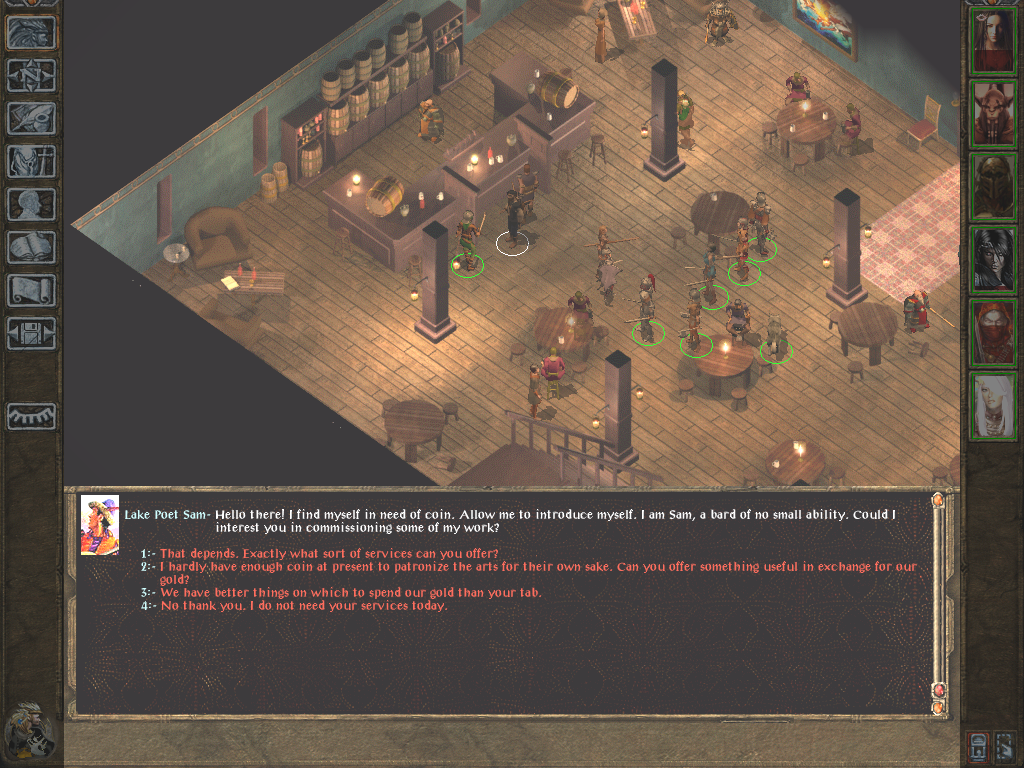Open the spellbook button
The width and height of the screenshot is (1024, 768).
(31, 247)
